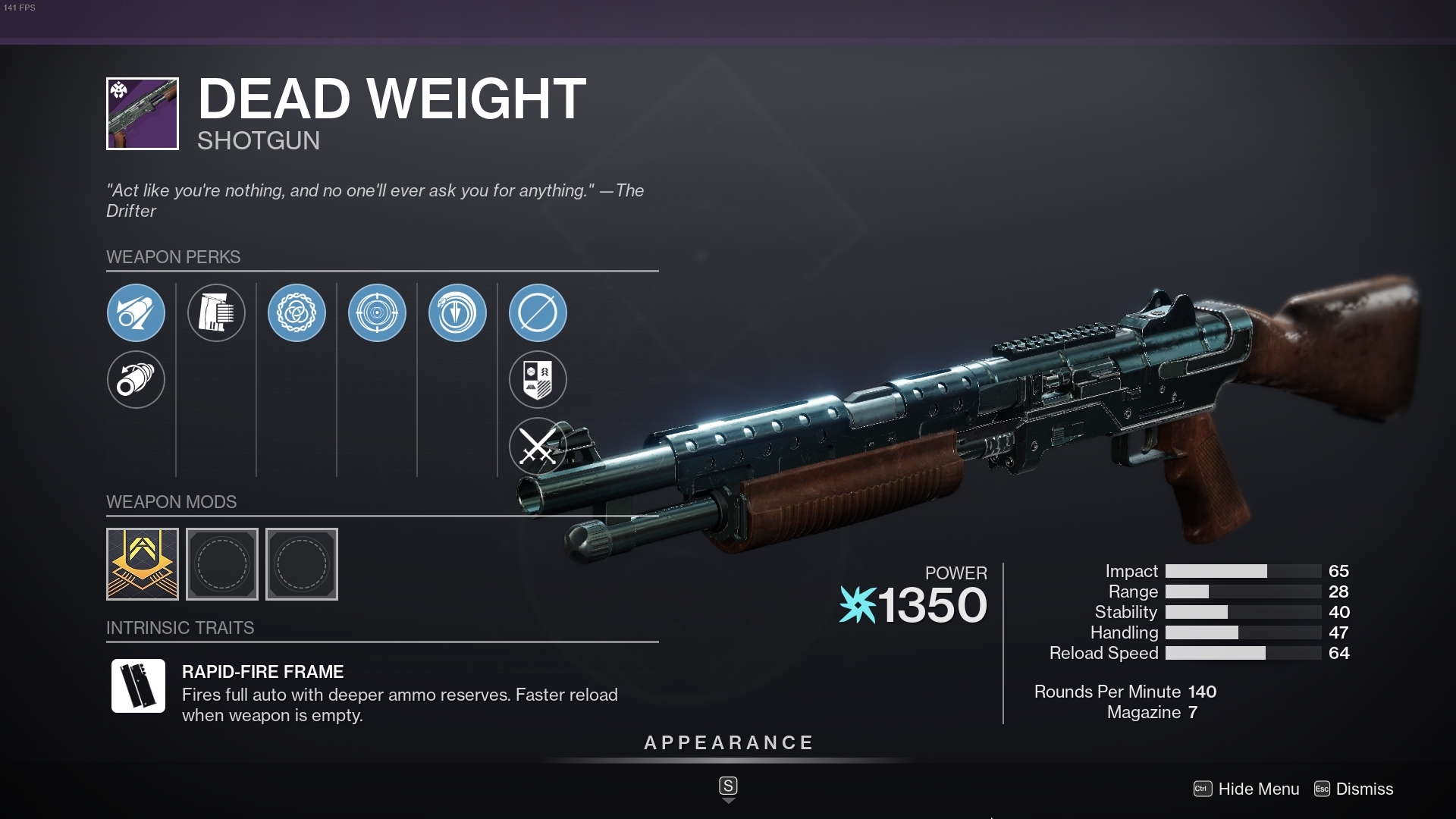Image resolution: width=1456 pixels, height=819 pixels.
Task: Open the Appearance tab
Action: [x=728, y=743]
